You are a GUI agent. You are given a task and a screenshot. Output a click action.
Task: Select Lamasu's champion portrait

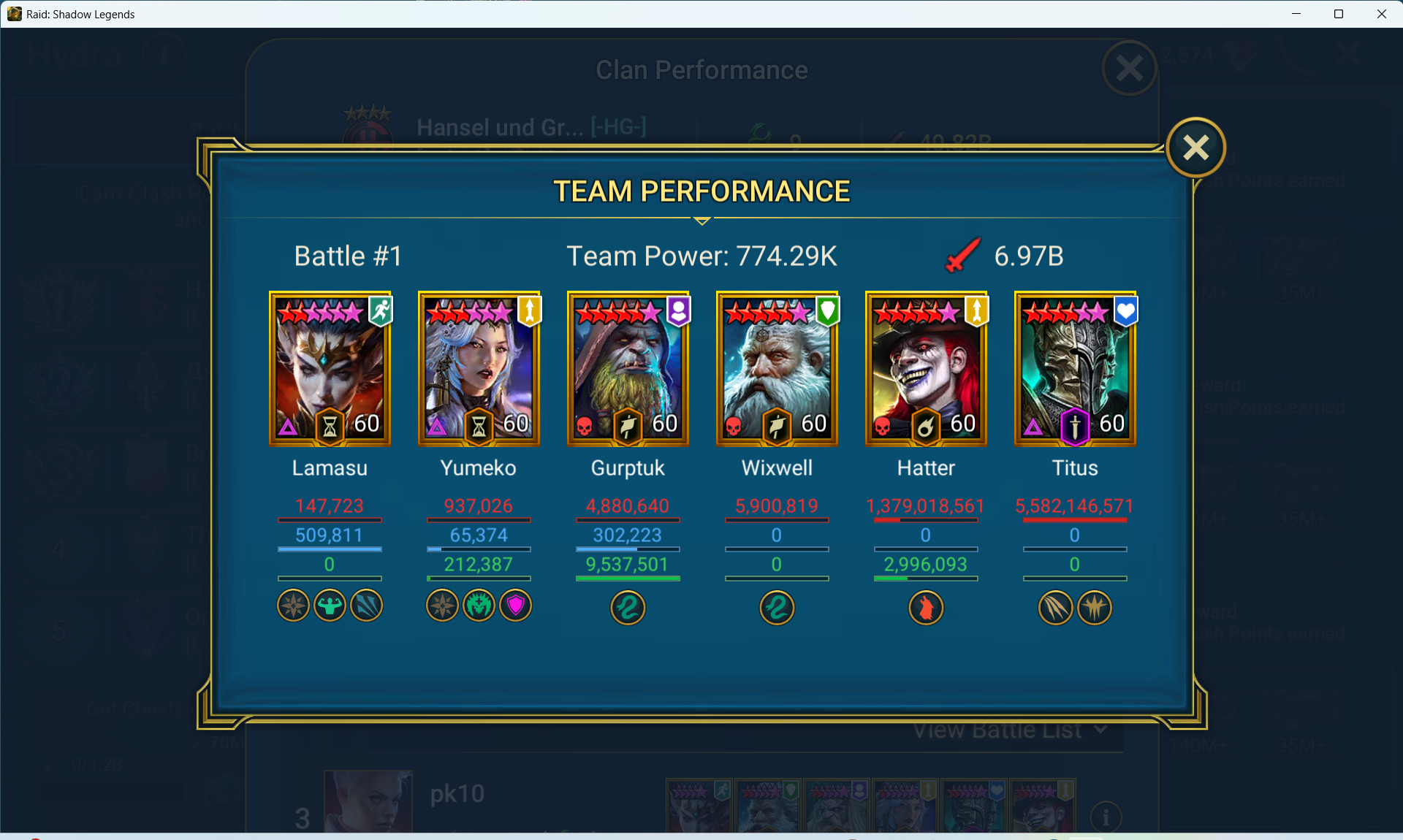(x=330, y=369)
